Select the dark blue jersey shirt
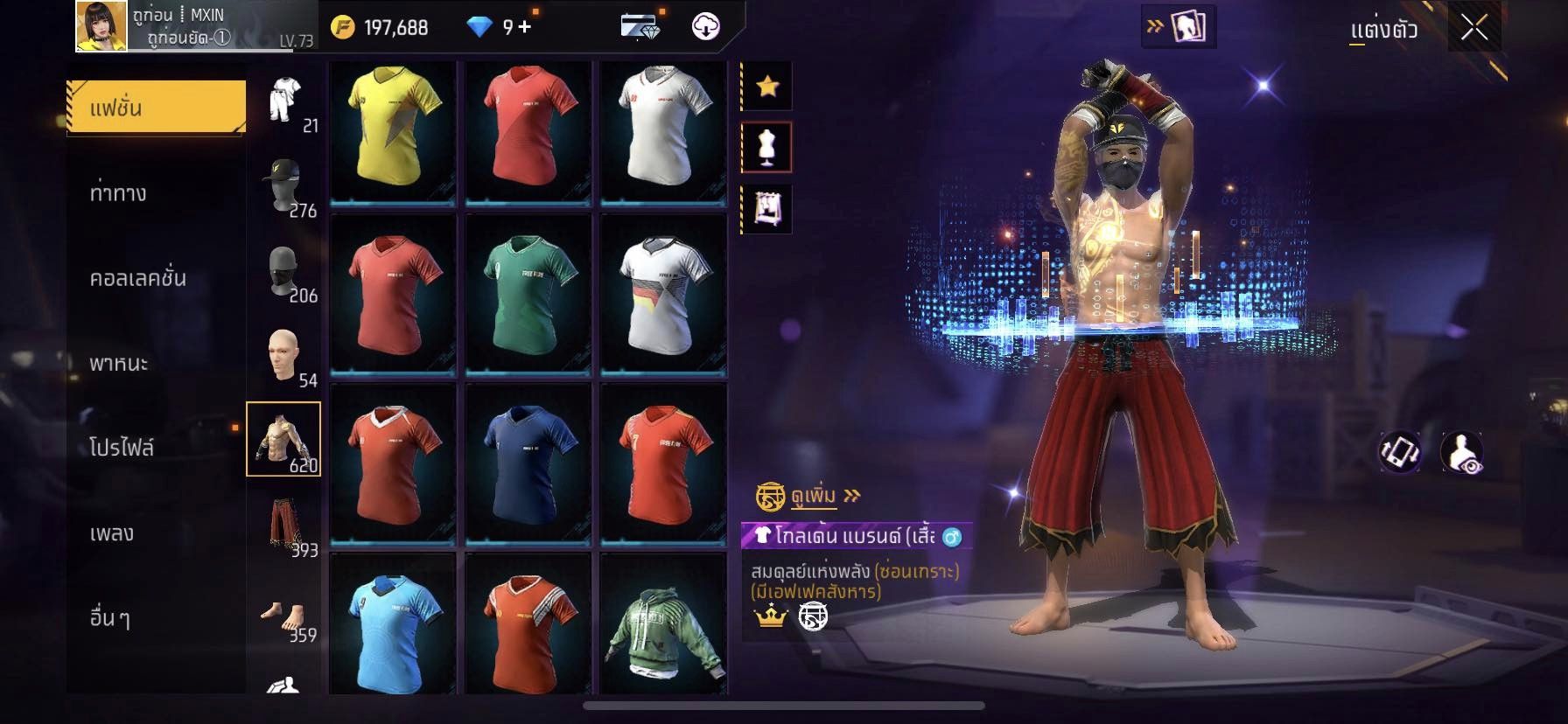The height and width of the screenshot is (724, 1568). click(x=528, y=463)
